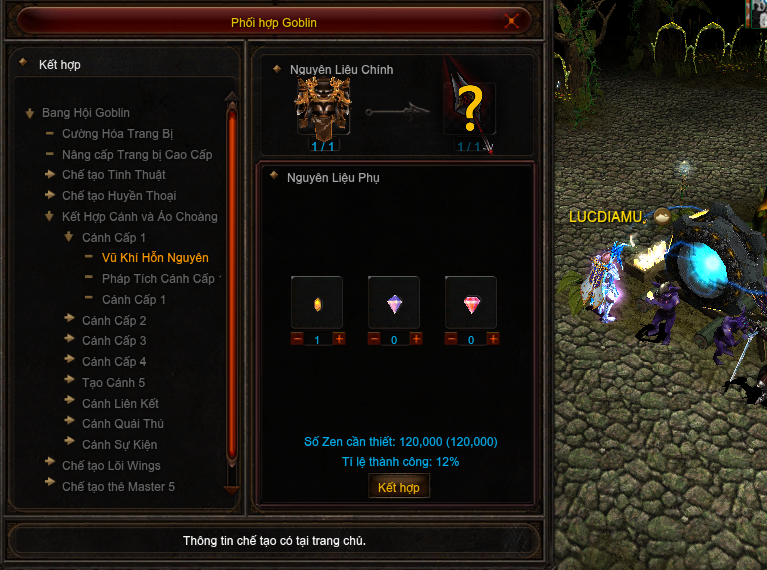Close the Phối hợp Goblin window
The height and width of the screenshot is (570, 767).
(513, 20)
